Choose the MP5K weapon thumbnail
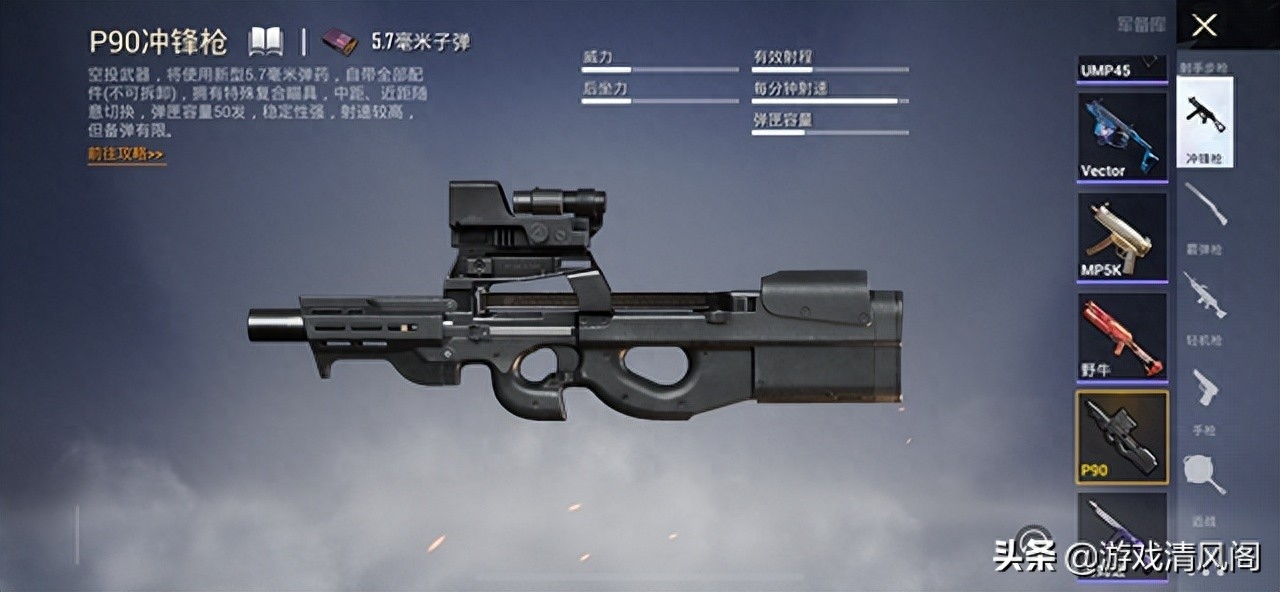The height and width of the screenshot is (592, 1280). click(x=1122, y=237)
